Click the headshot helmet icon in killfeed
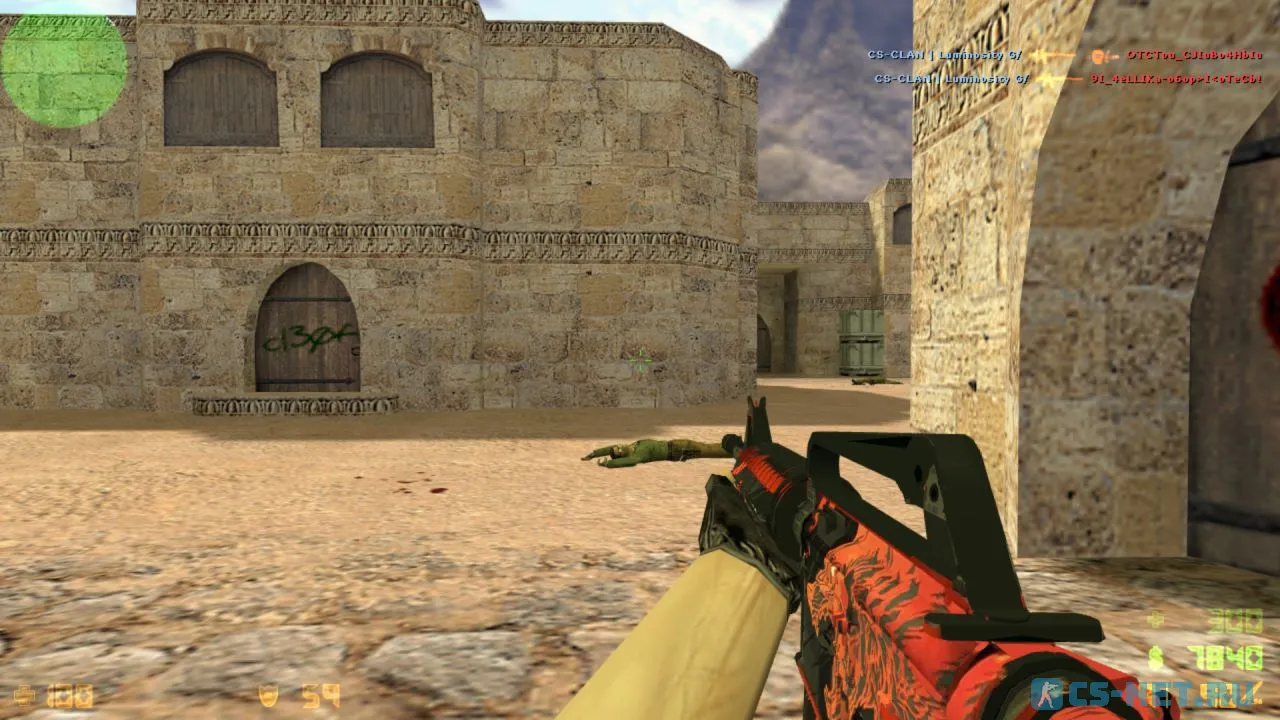The image size is (1280, 720). pos(1097,56)
